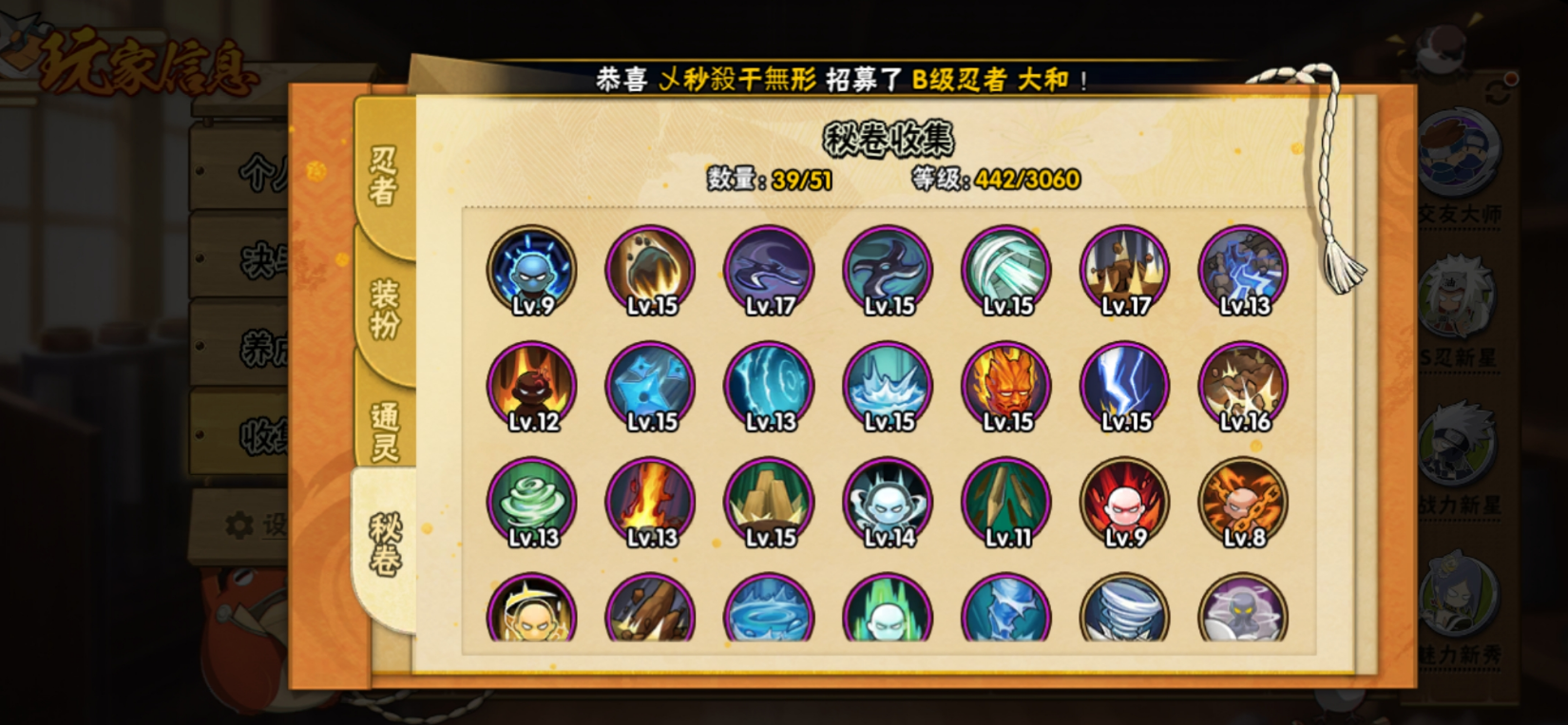
Task: Choose the flaming orange face scroll Lv.15
Action: [1006, 387]
